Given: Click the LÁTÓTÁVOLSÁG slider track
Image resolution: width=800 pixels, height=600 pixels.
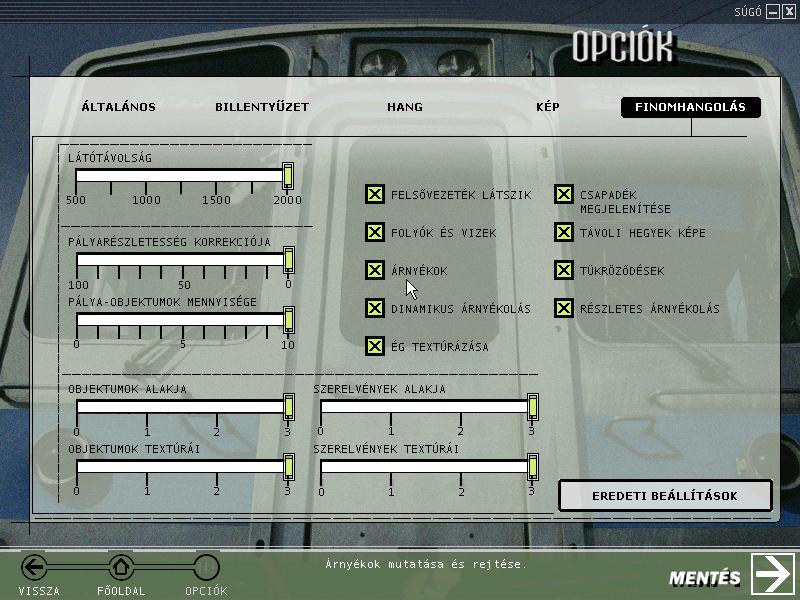Looking at the screenshot, I should click(180, 176).
